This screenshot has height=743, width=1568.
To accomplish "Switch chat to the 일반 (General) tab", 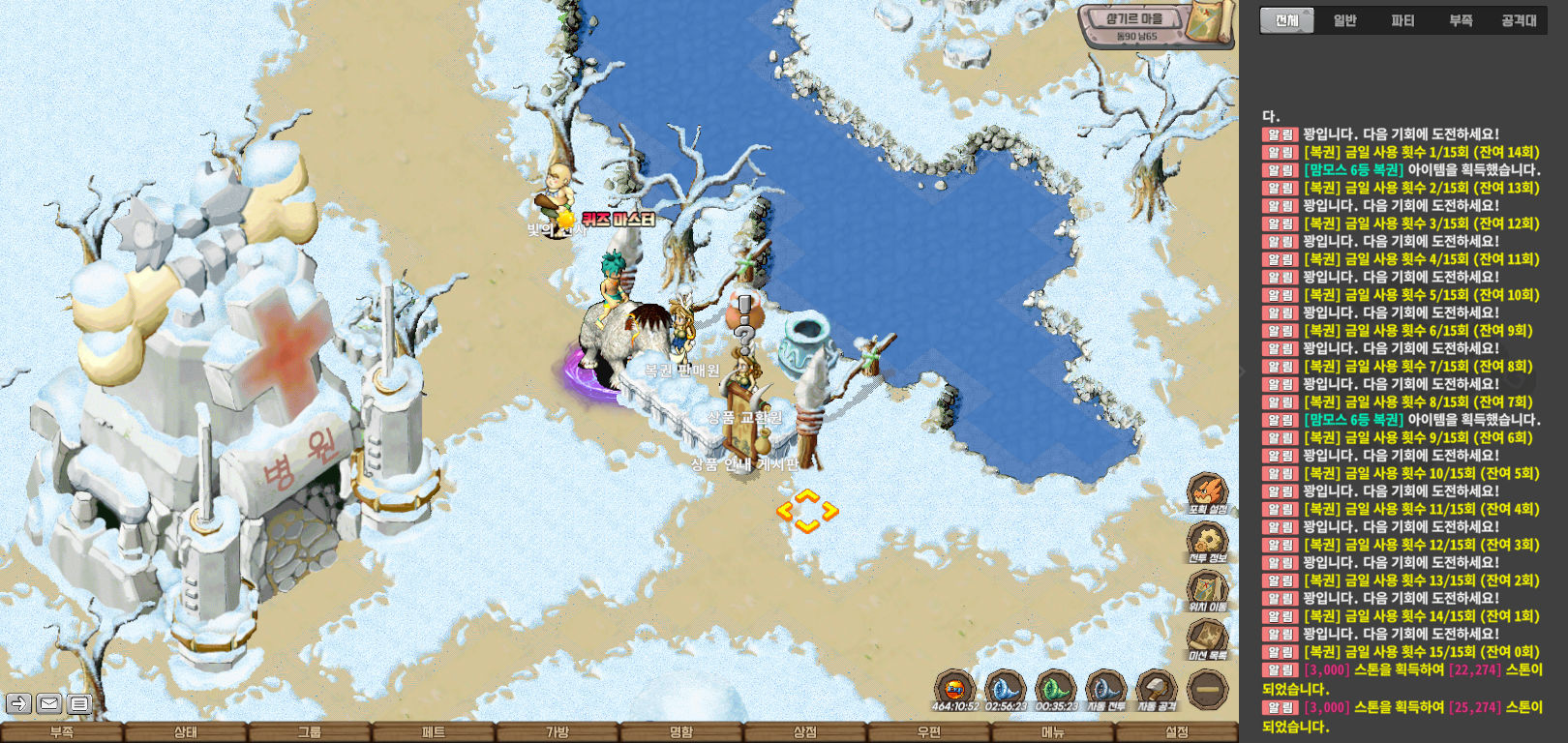I will tap(1344, 20).
